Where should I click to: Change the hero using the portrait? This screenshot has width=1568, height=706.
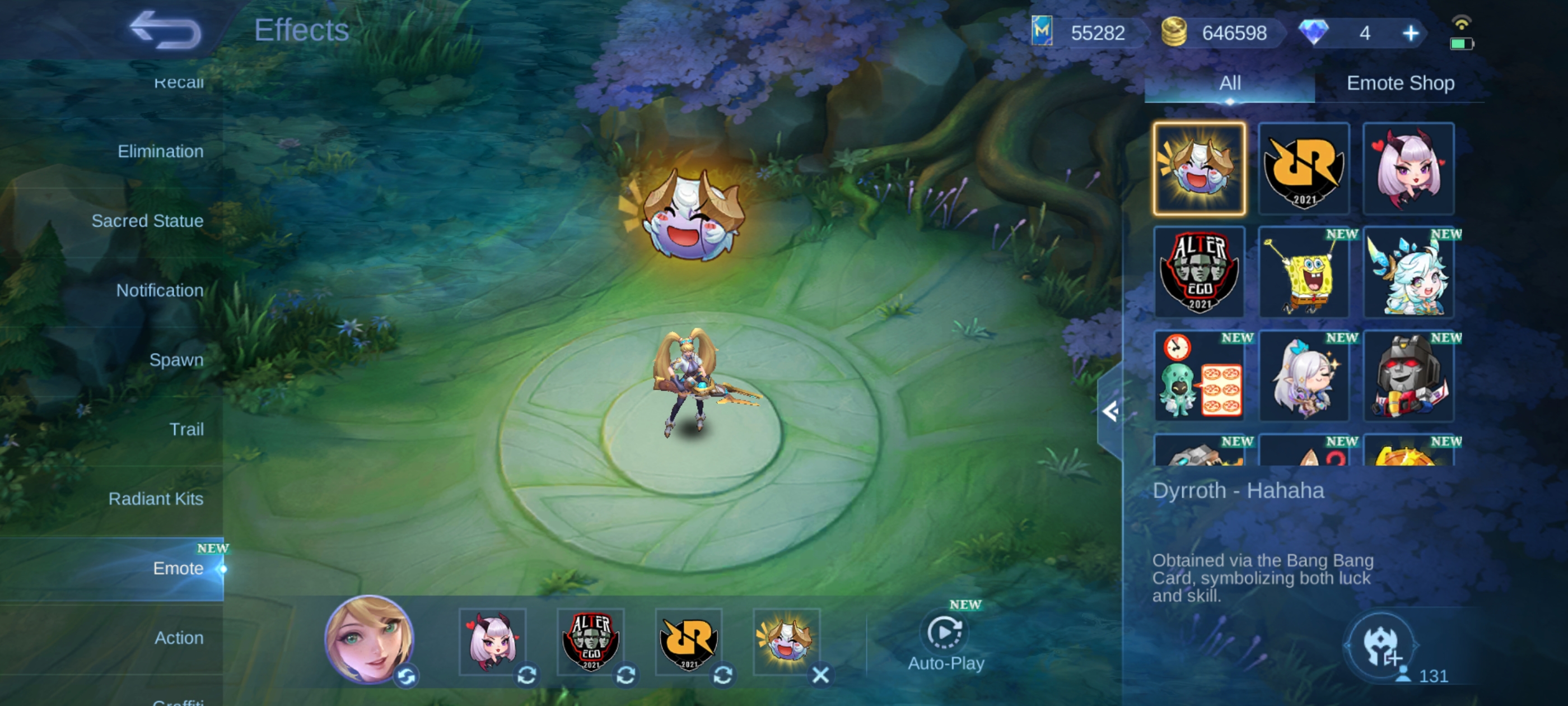point(369,638)
